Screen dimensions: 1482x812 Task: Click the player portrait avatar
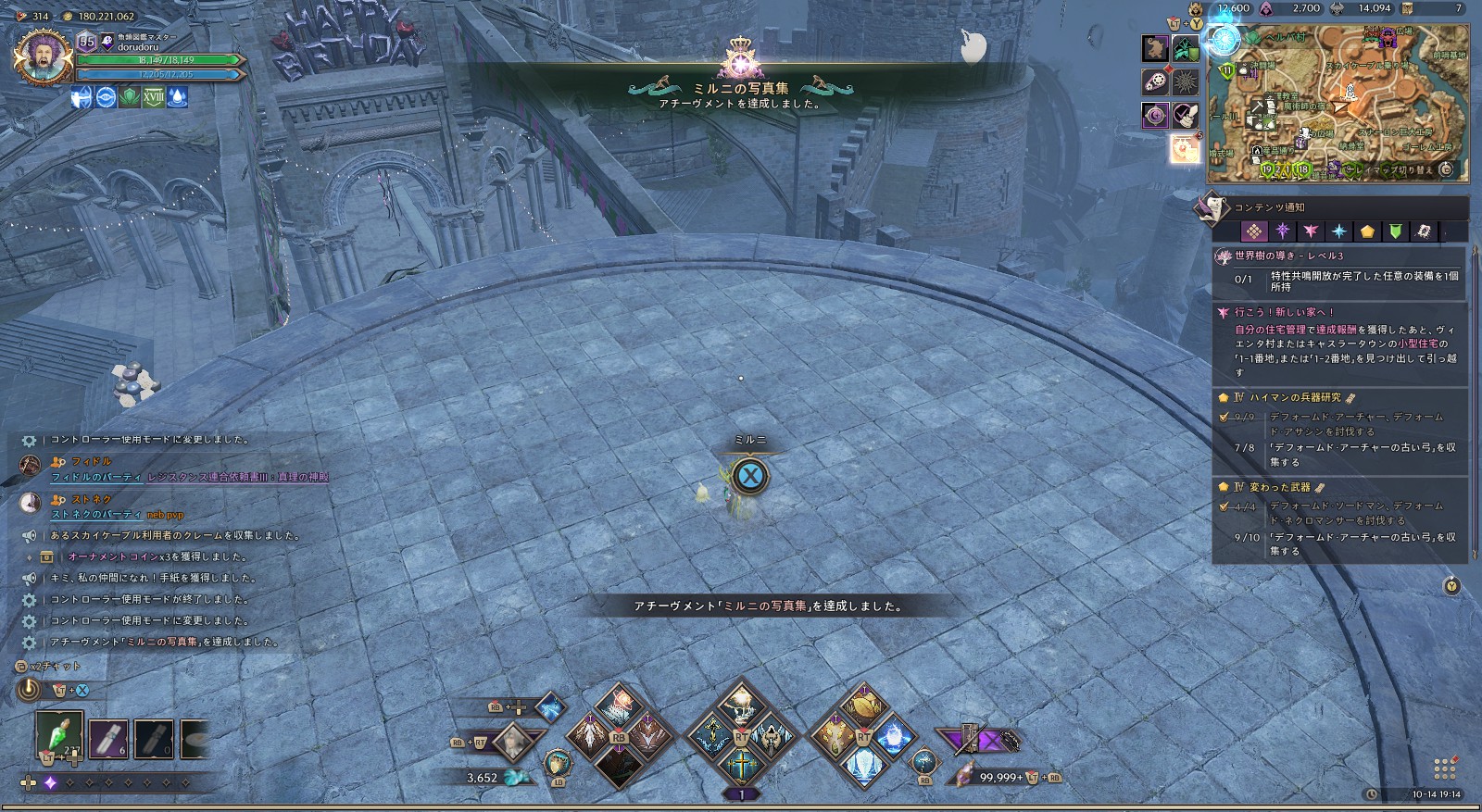(x=42, y=57)
